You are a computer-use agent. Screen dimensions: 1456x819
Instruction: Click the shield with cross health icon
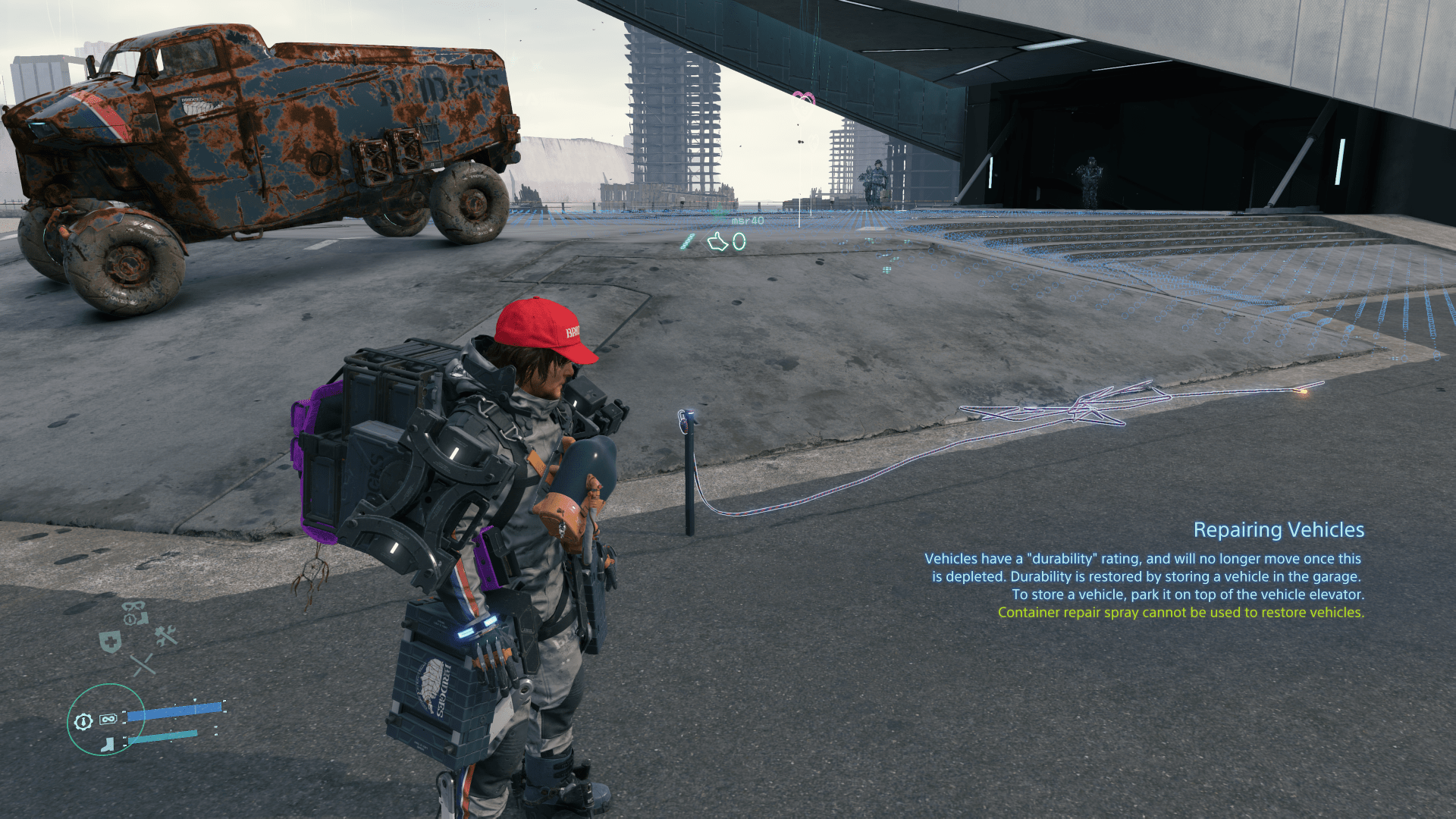click(x=111, y=642)
